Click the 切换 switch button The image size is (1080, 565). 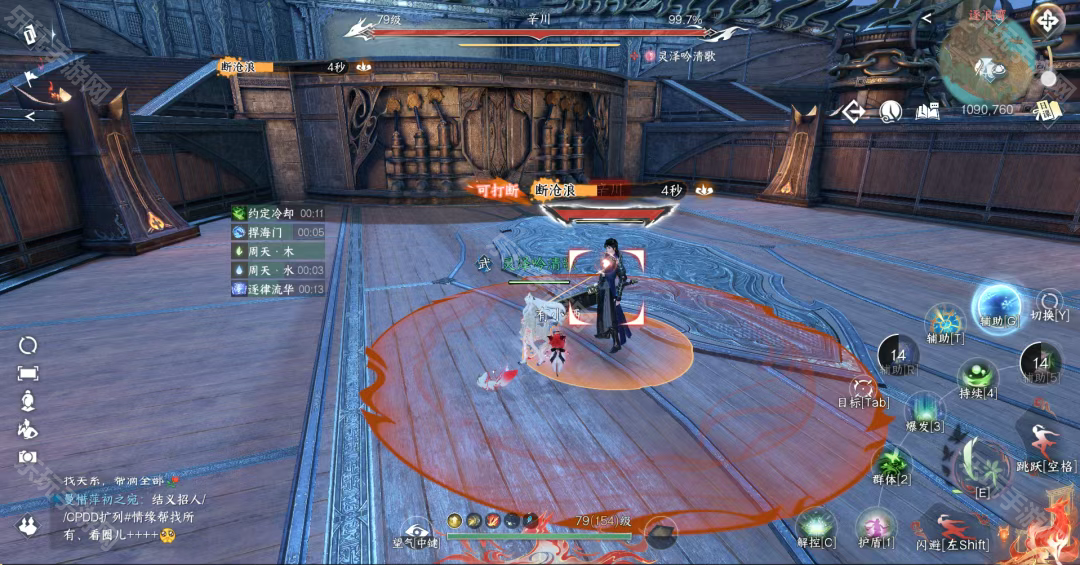click(x=1049, y=302)
